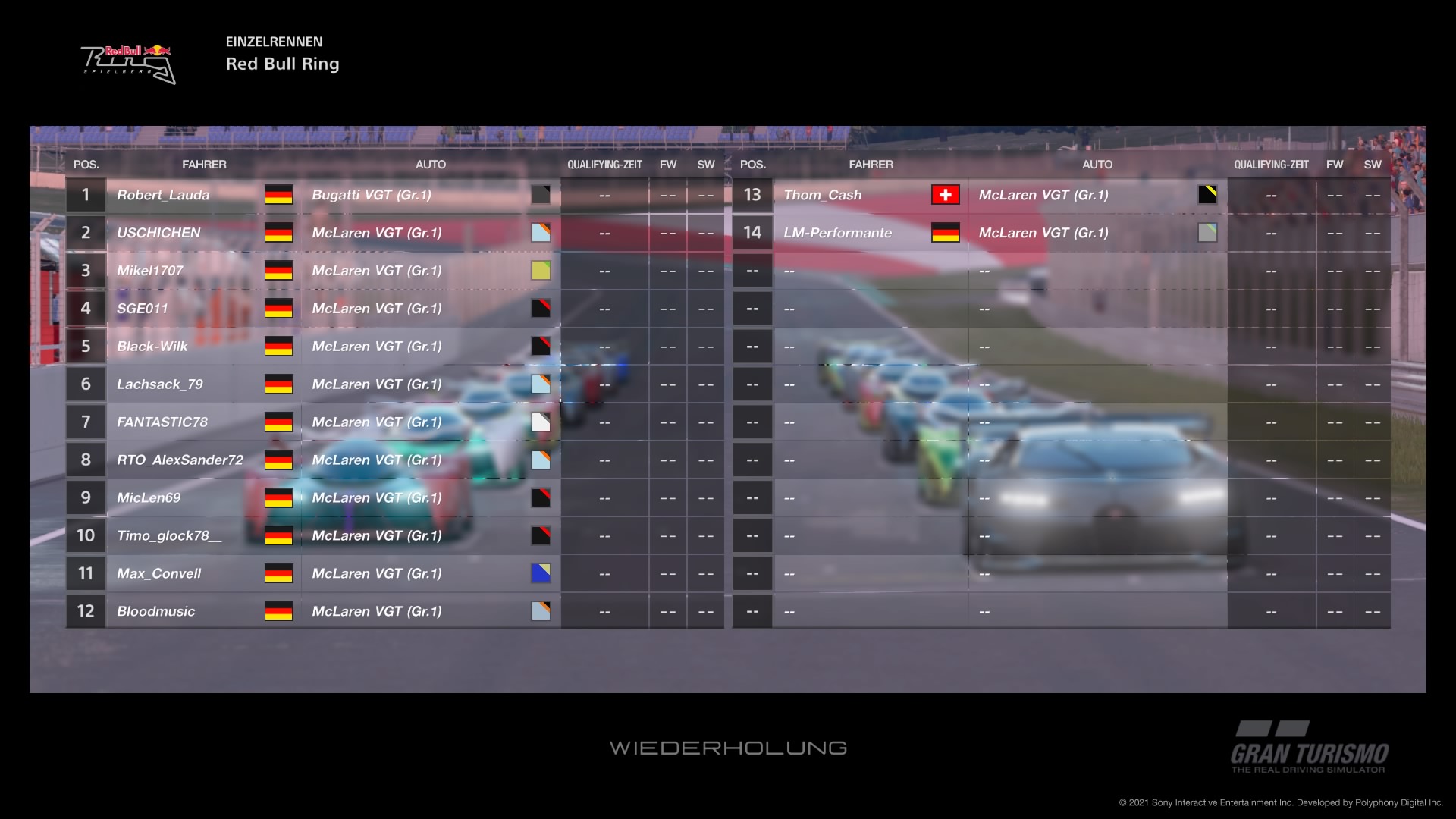Click the POS. column header
The width and height of the screenshot is (1456, 819).
click(x=85, y=164)
